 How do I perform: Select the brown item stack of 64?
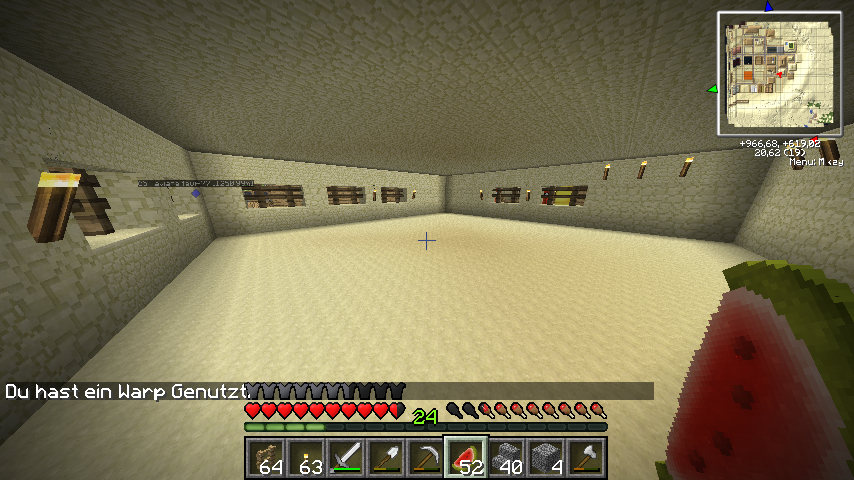[266, 457]
